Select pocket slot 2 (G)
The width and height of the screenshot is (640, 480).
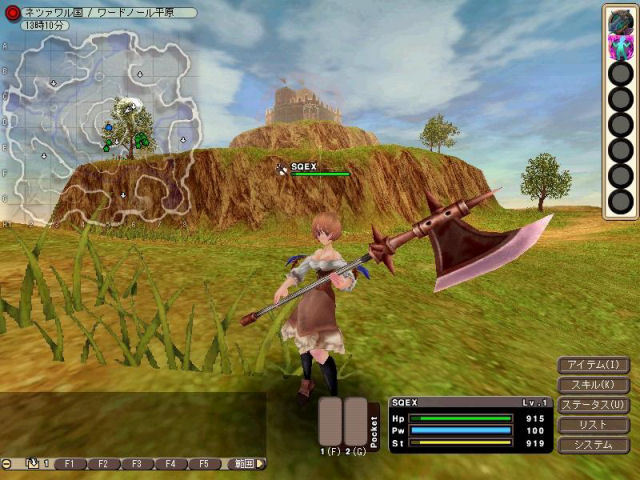355,421
